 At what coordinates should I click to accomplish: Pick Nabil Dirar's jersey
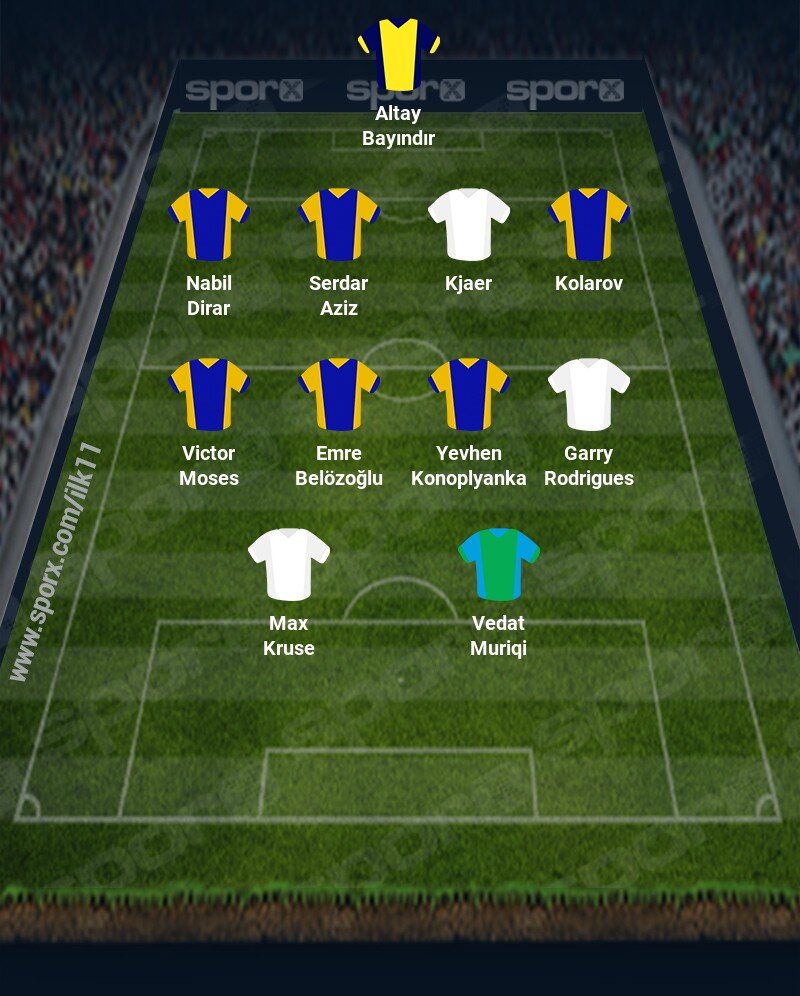[x=209, y=224]
